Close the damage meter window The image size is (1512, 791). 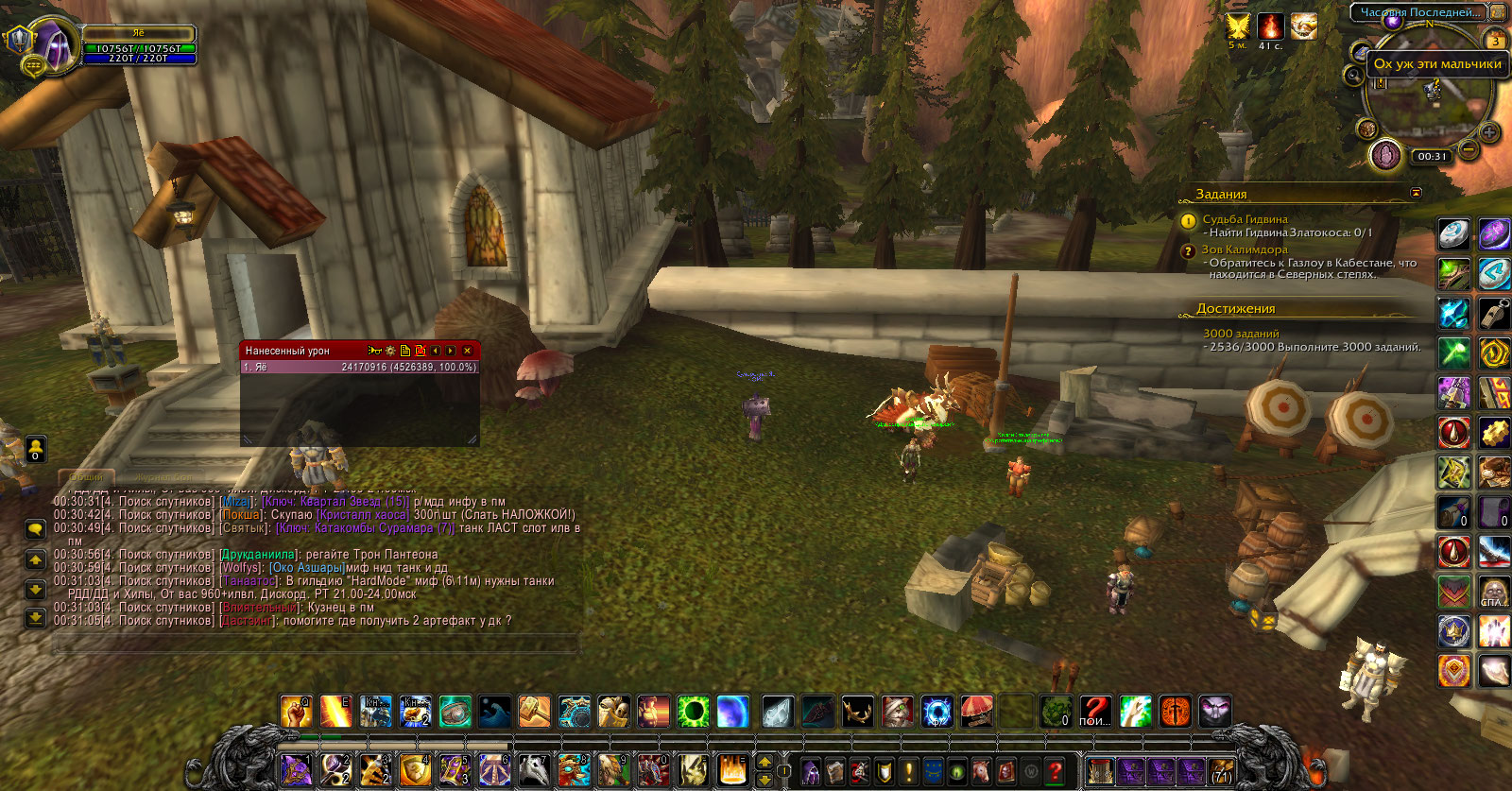click(x=467, y=351)
